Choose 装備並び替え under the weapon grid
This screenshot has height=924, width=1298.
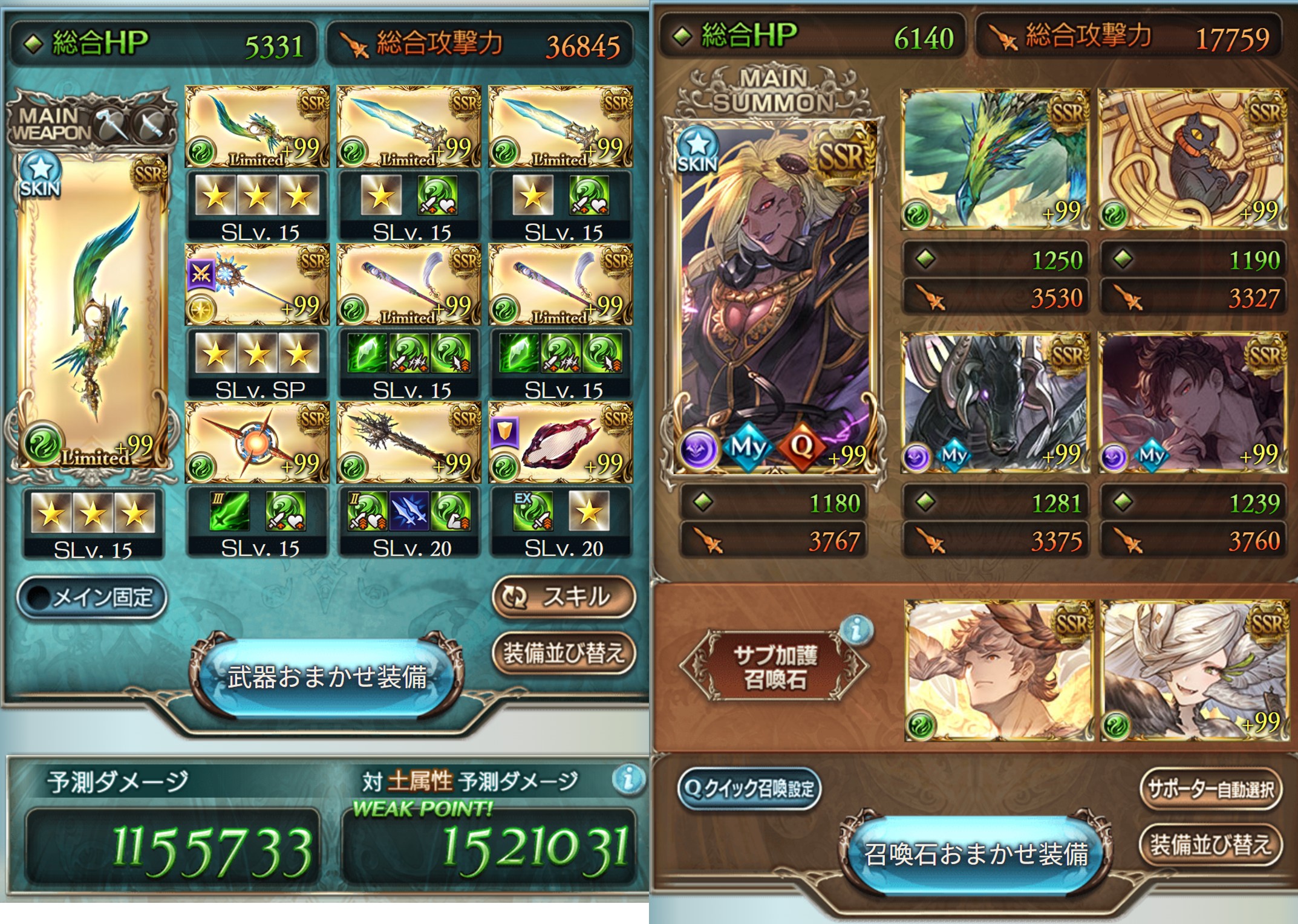(x=564, y=653)
